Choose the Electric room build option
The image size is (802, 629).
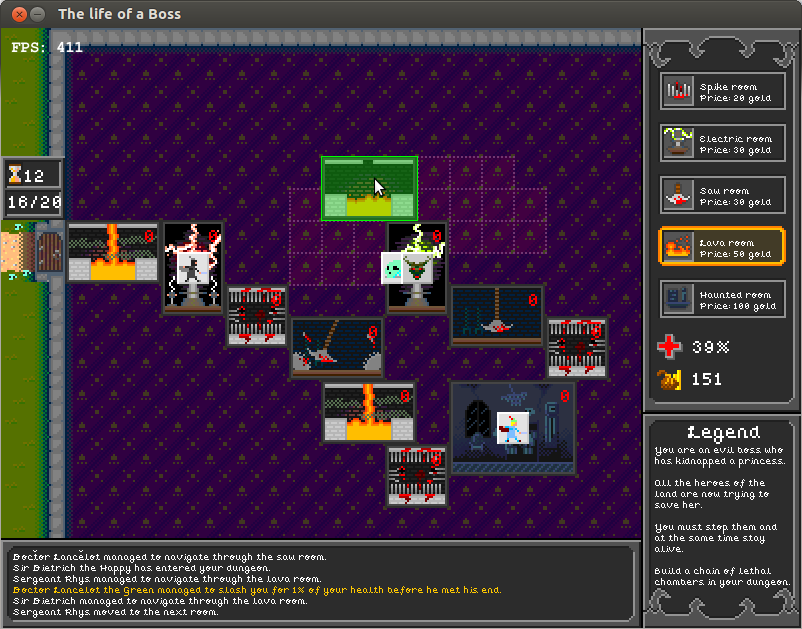point(722,143)
